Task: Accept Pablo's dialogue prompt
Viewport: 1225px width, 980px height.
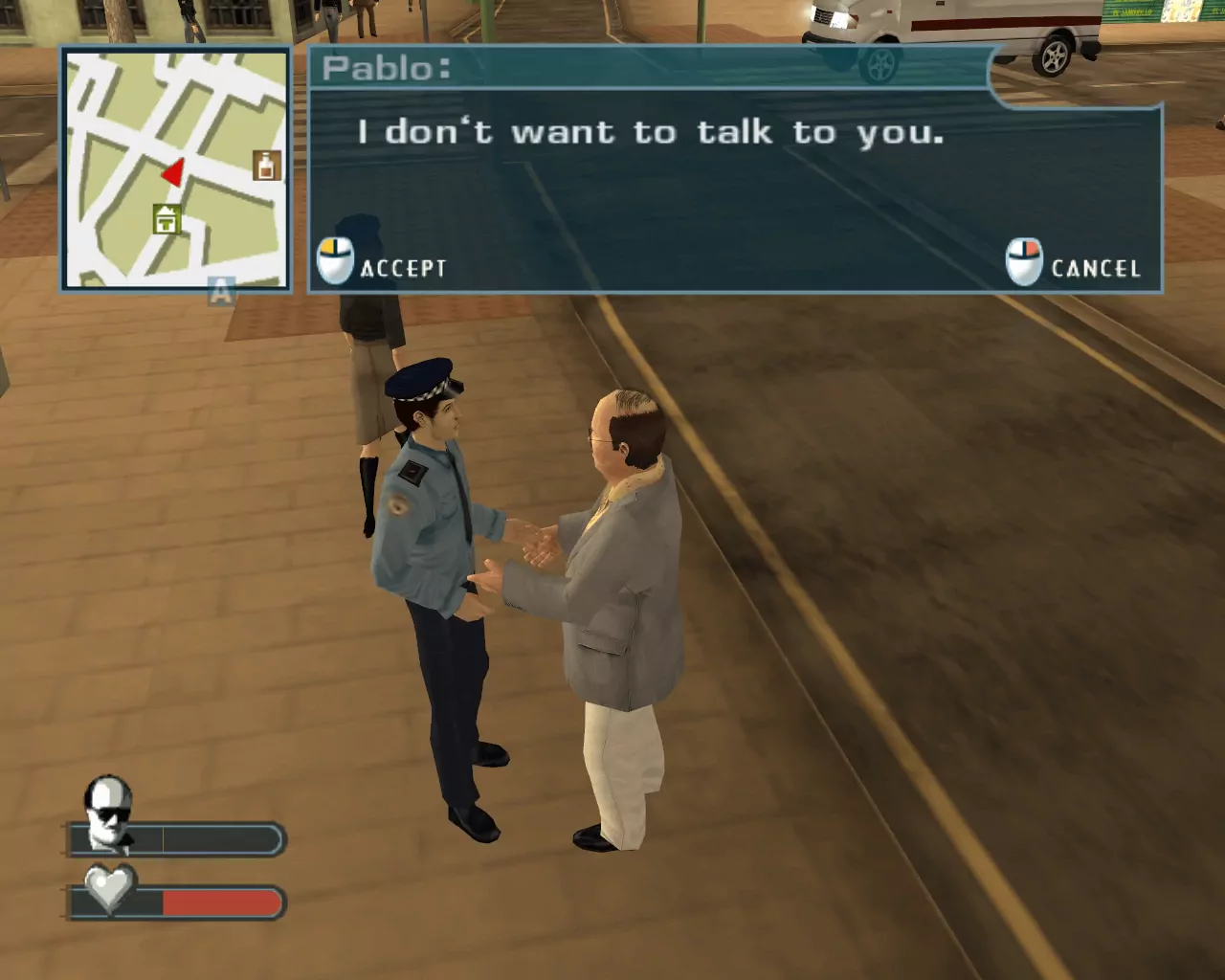Action: [x=383, y=264]
